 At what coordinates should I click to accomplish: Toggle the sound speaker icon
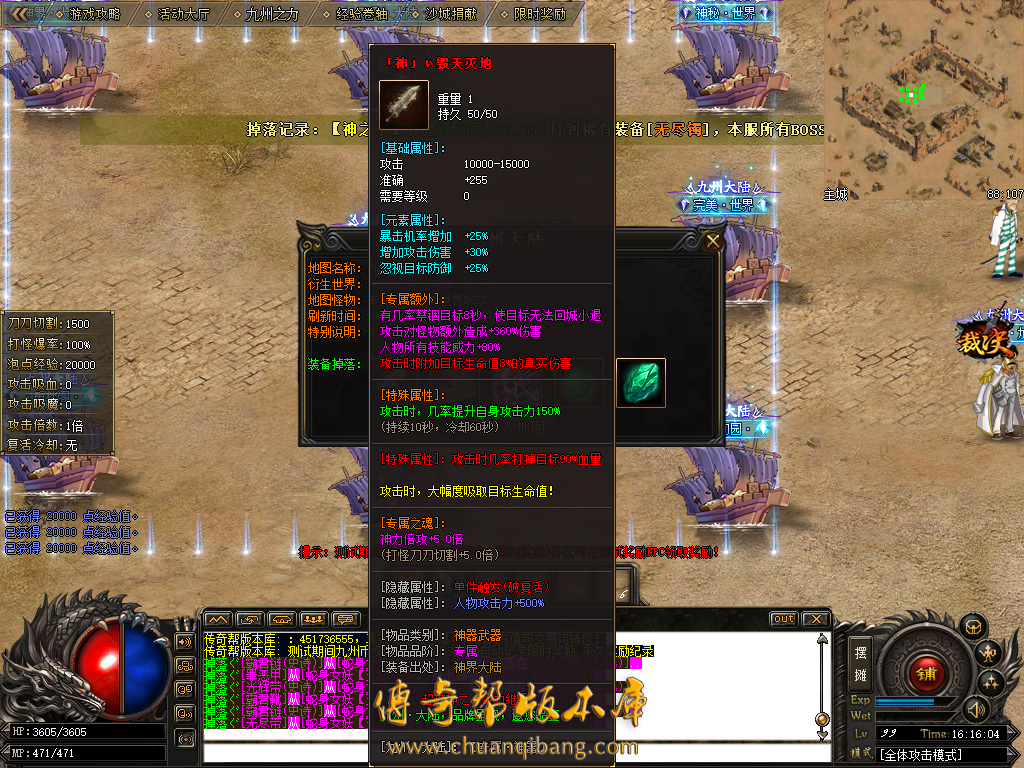click(x=974, y=710)
